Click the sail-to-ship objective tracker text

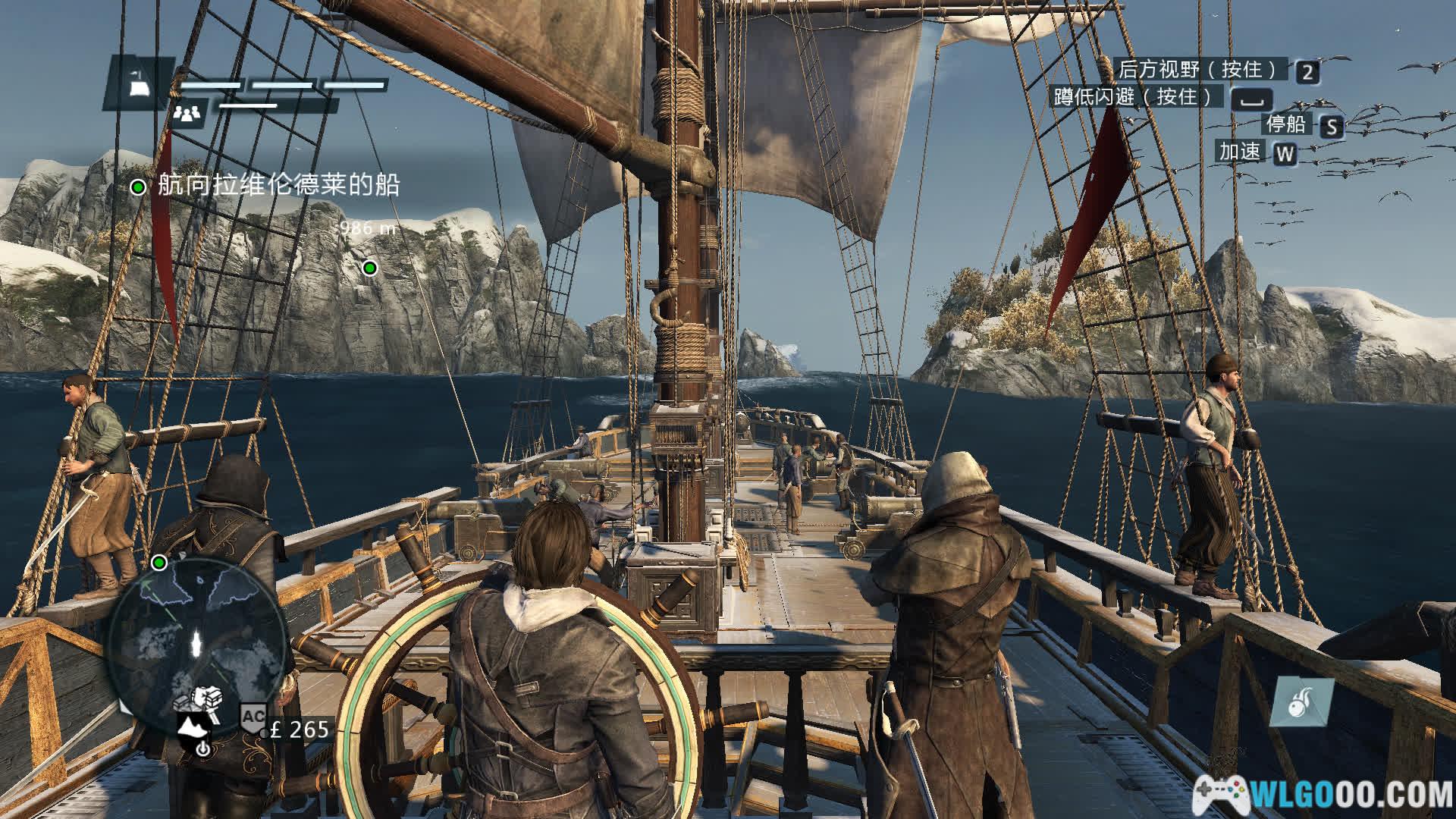point(278,185)
